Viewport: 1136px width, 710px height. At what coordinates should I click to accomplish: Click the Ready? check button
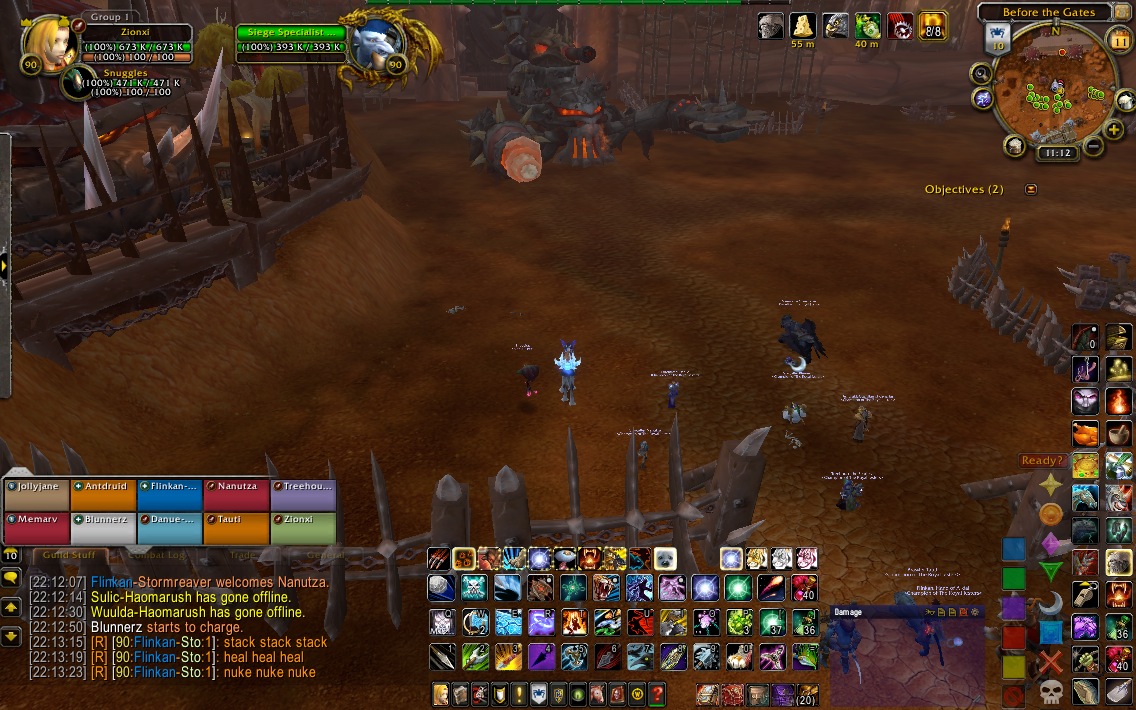(x=1042, y=460)
